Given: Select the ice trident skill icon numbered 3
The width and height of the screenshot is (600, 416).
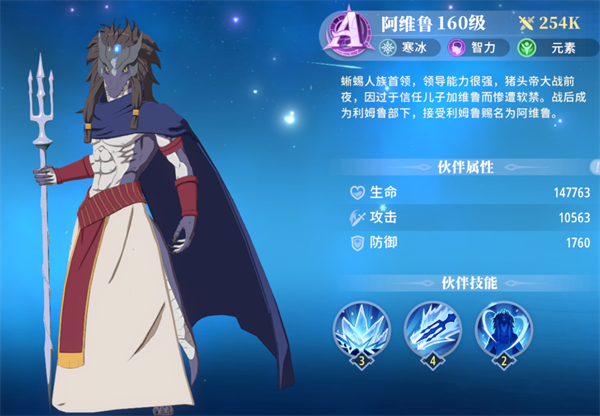Looking at the screenshot, I should click(363, 330).
